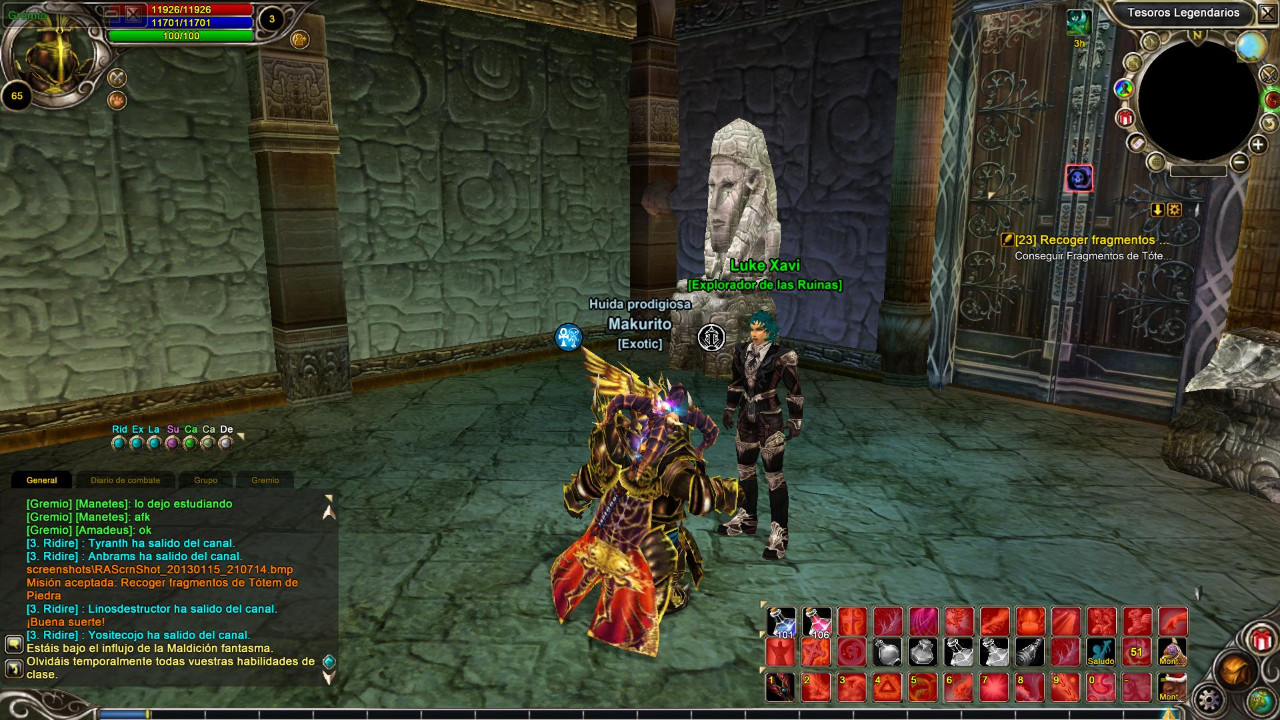Switch to the Grupo chat tab
The height and width of the screenshot is (720, 1280).
pos(205,480)
